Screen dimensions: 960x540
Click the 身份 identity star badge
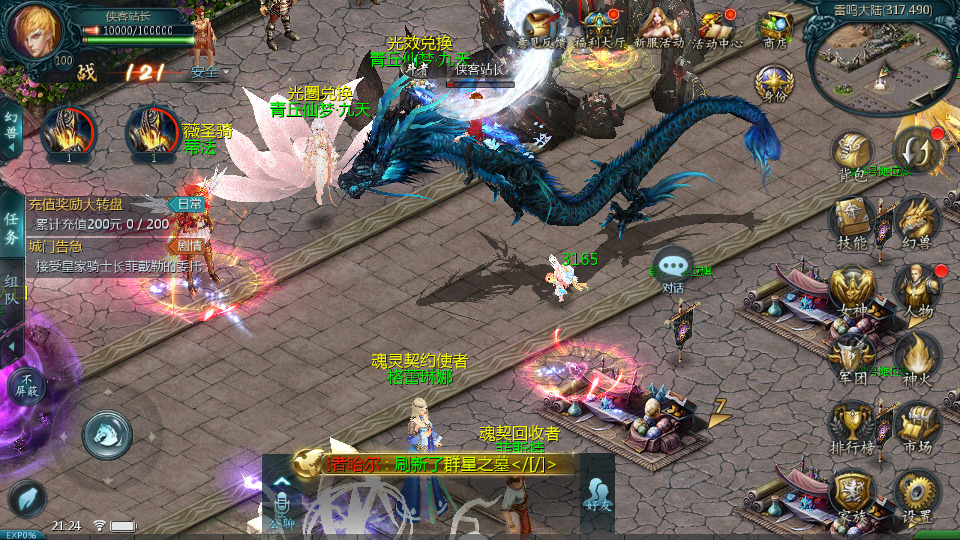pos(772,82)
